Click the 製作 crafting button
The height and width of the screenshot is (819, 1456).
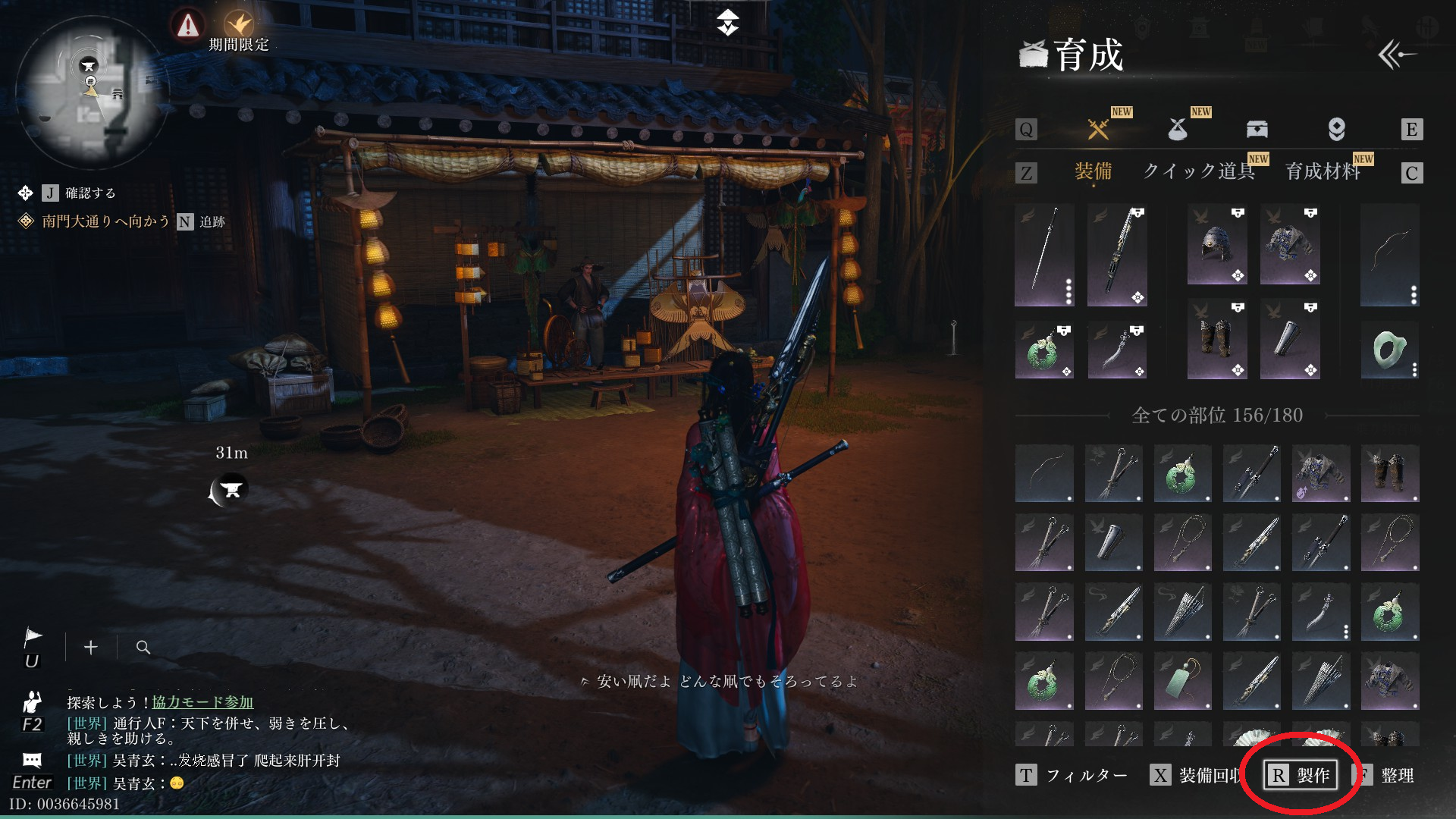click(x=1300, y=775)
